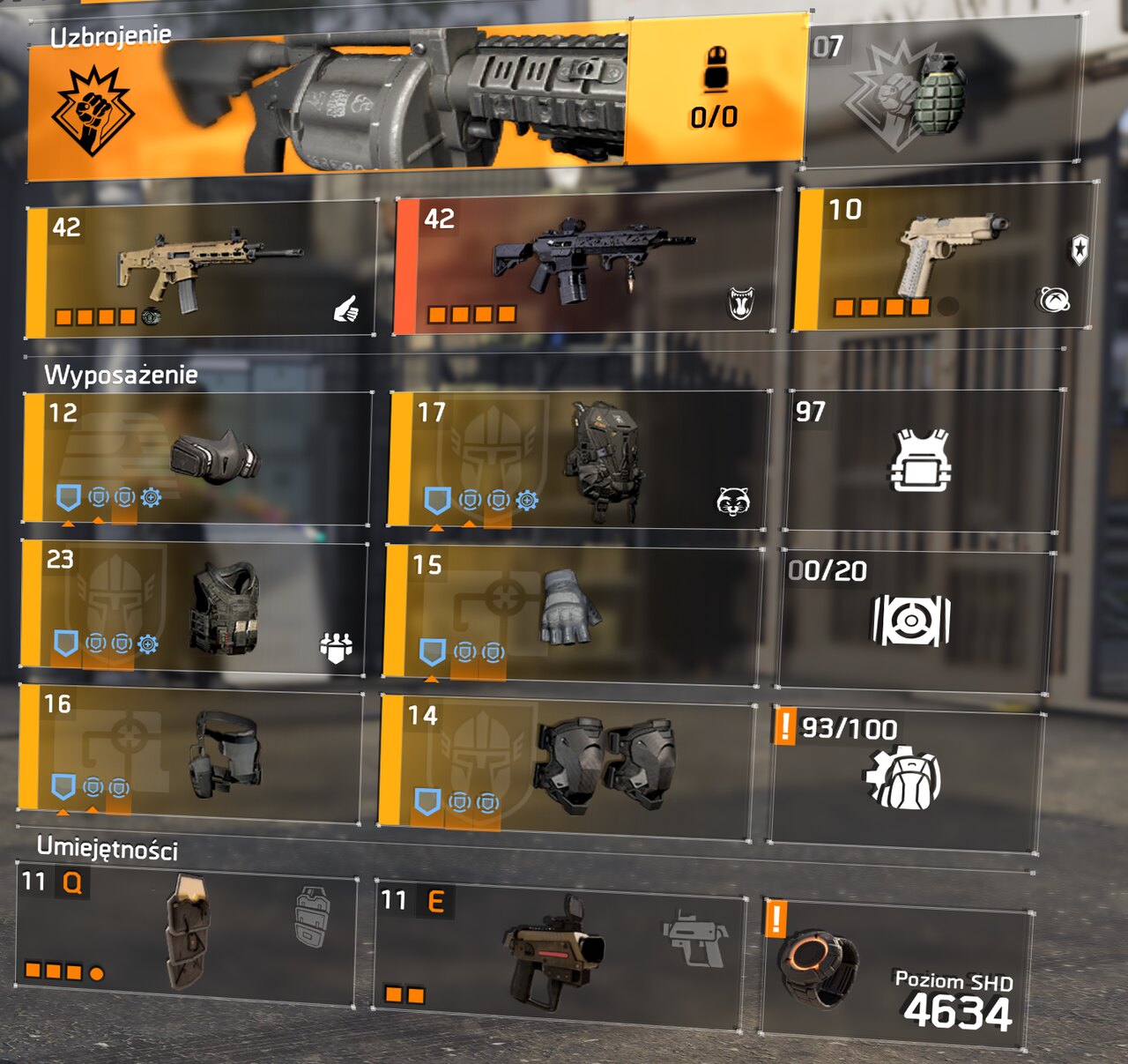
Task: Select the gloves gear slot
Action: pyautogui.click(x=571, y=614)
